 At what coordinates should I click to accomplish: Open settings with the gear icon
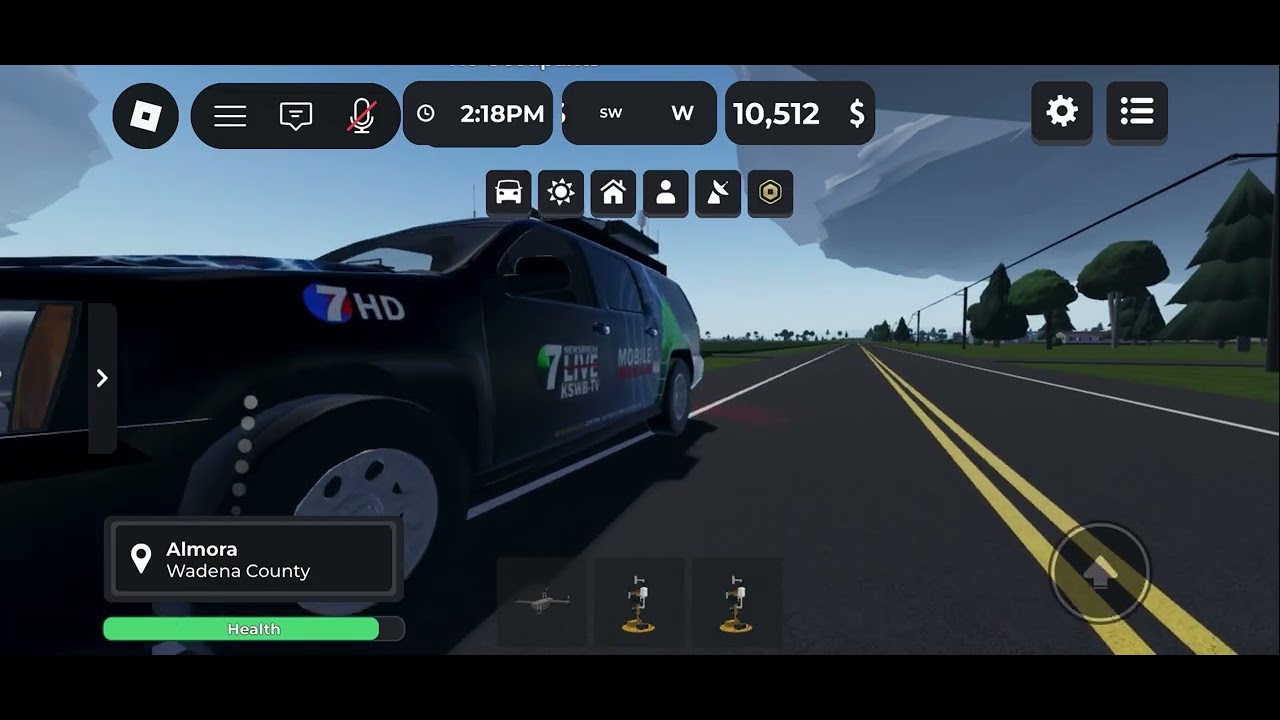pos(1061,111)
